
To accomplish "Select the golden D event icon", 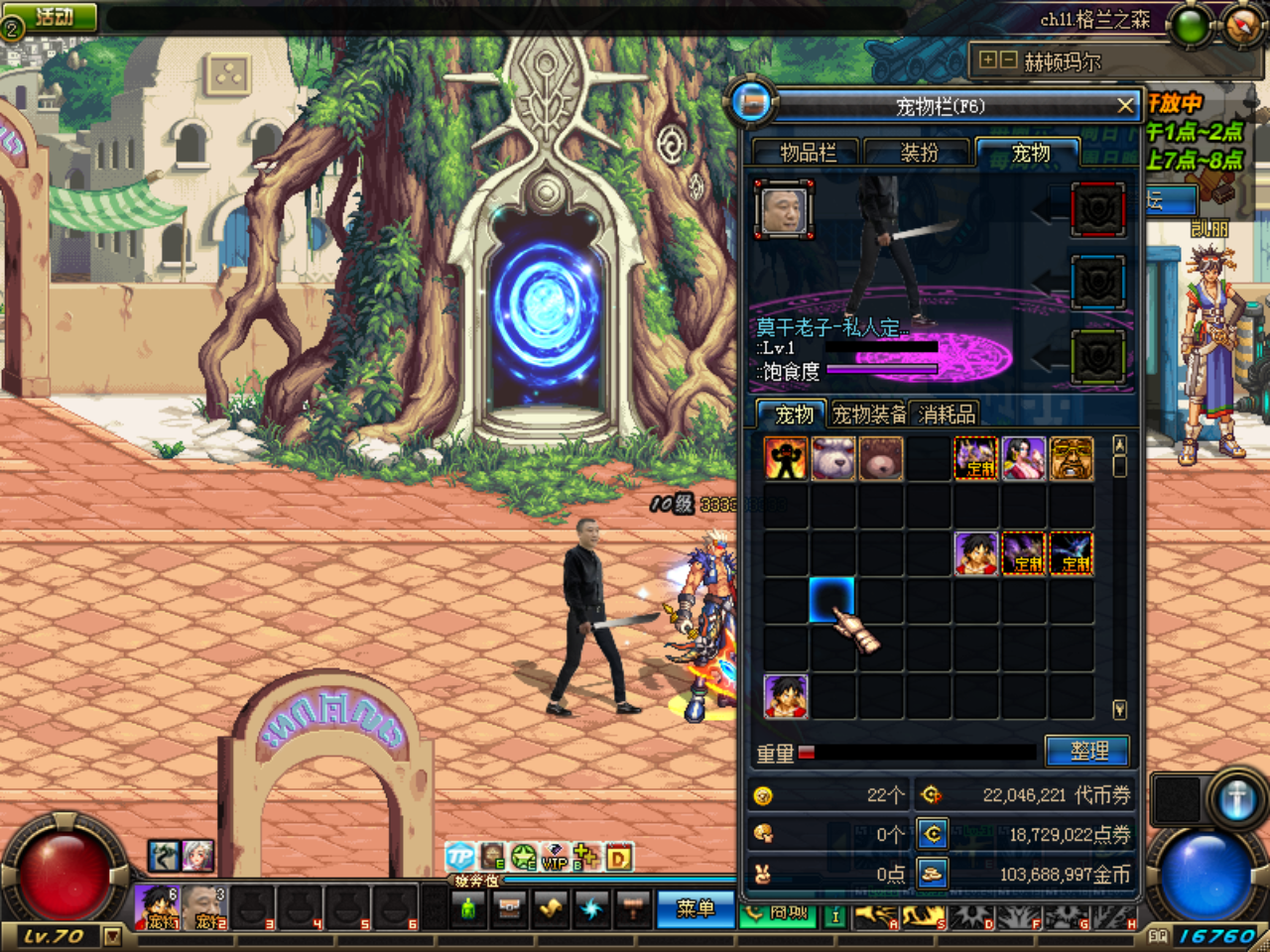I will pyautogui.click(x=619, y=859).
